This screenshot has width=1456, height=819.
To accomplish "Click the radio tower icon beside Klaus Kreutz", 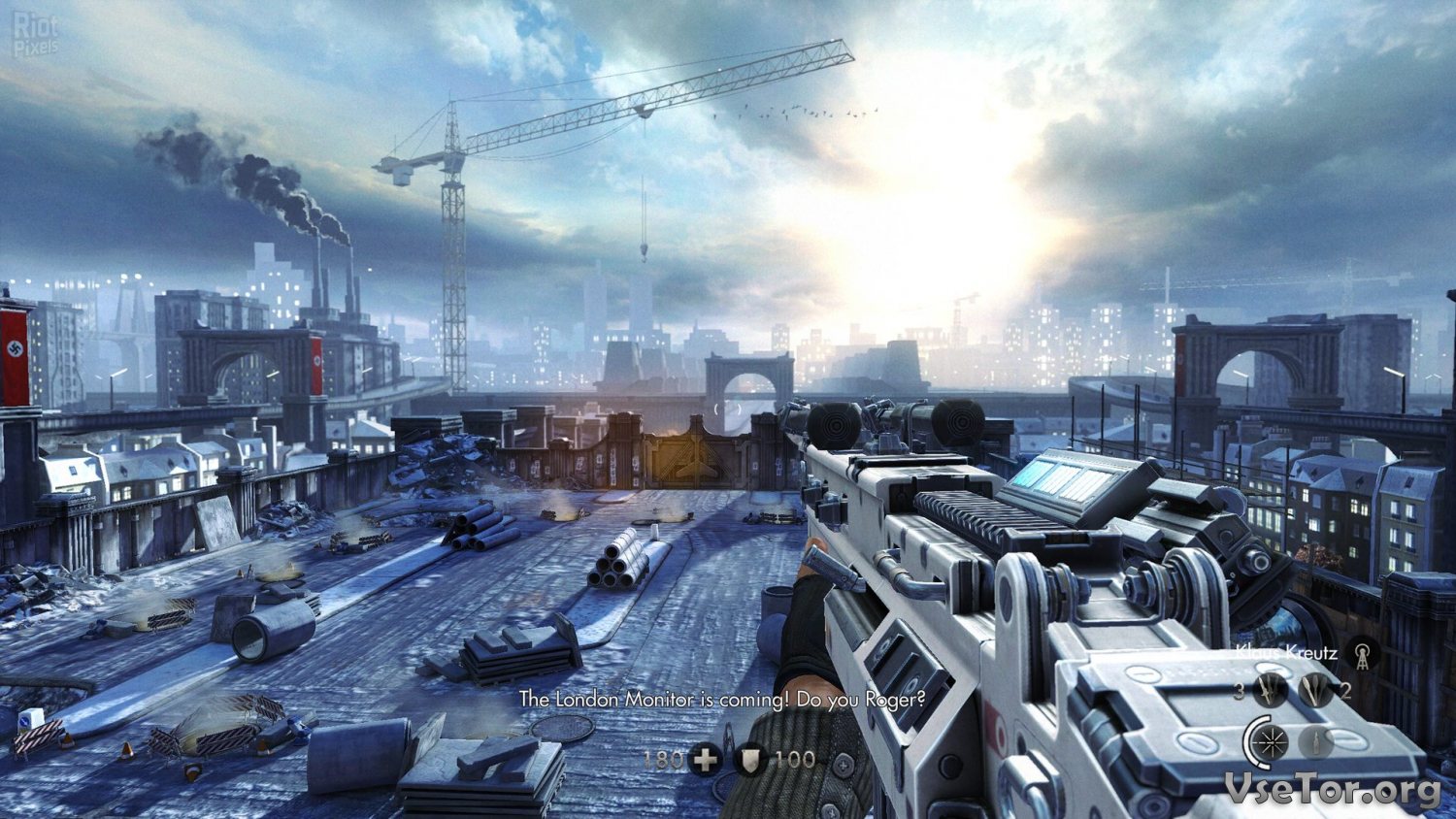I will pyautogui.click(x=1364, y=655).
